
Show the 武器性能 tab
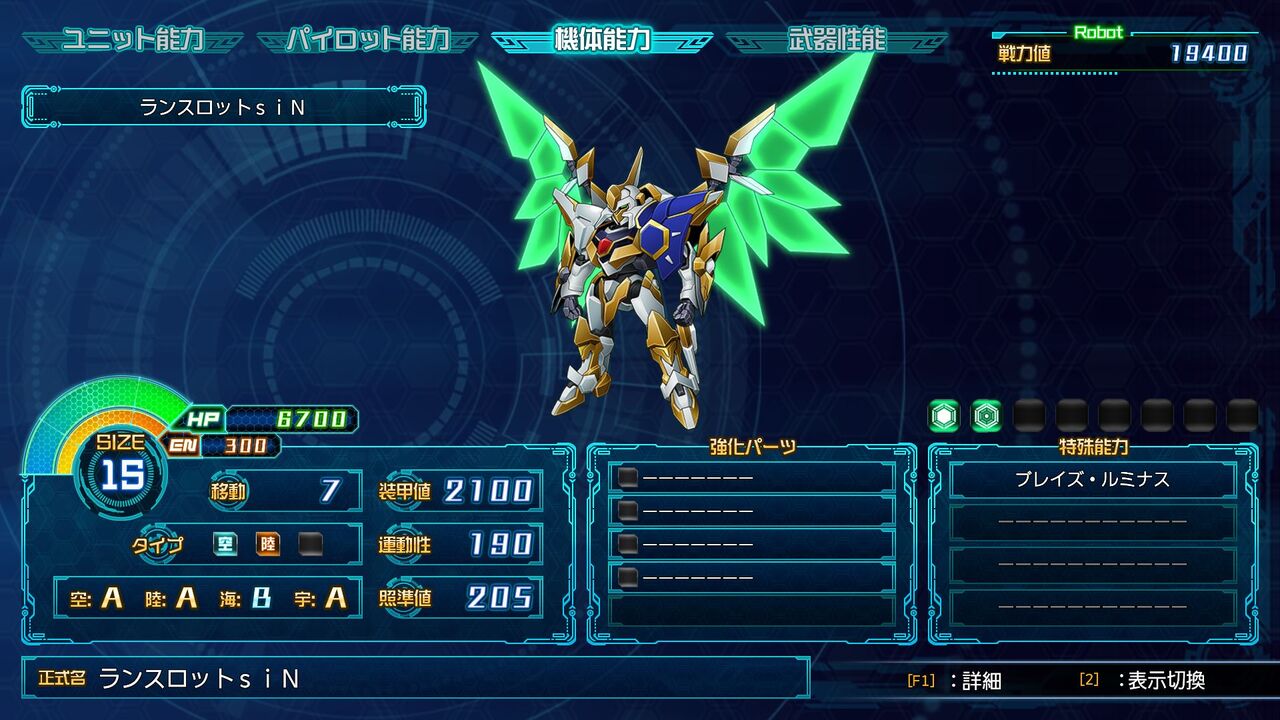click(836, 40)
